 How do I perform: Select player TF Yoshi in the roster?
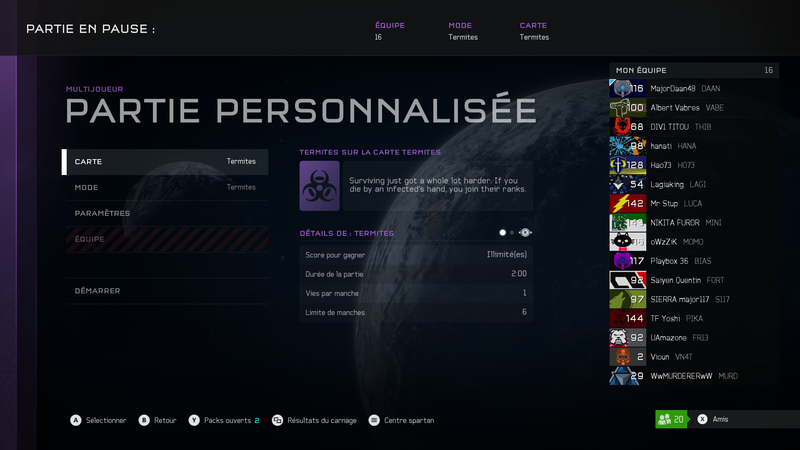pyautogui.click(x=693, y=319)
